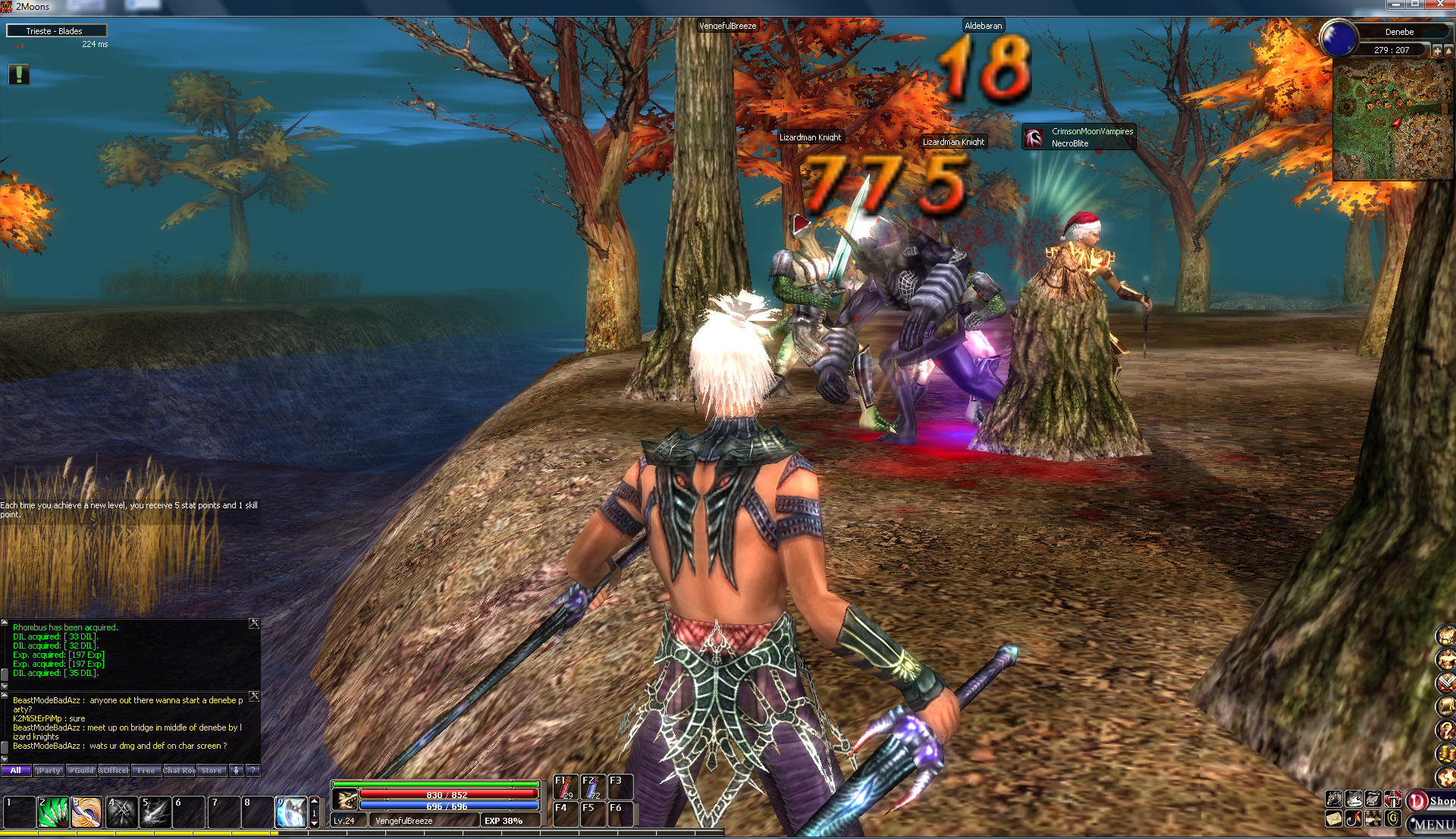Click the minimap

[1391, 120]
